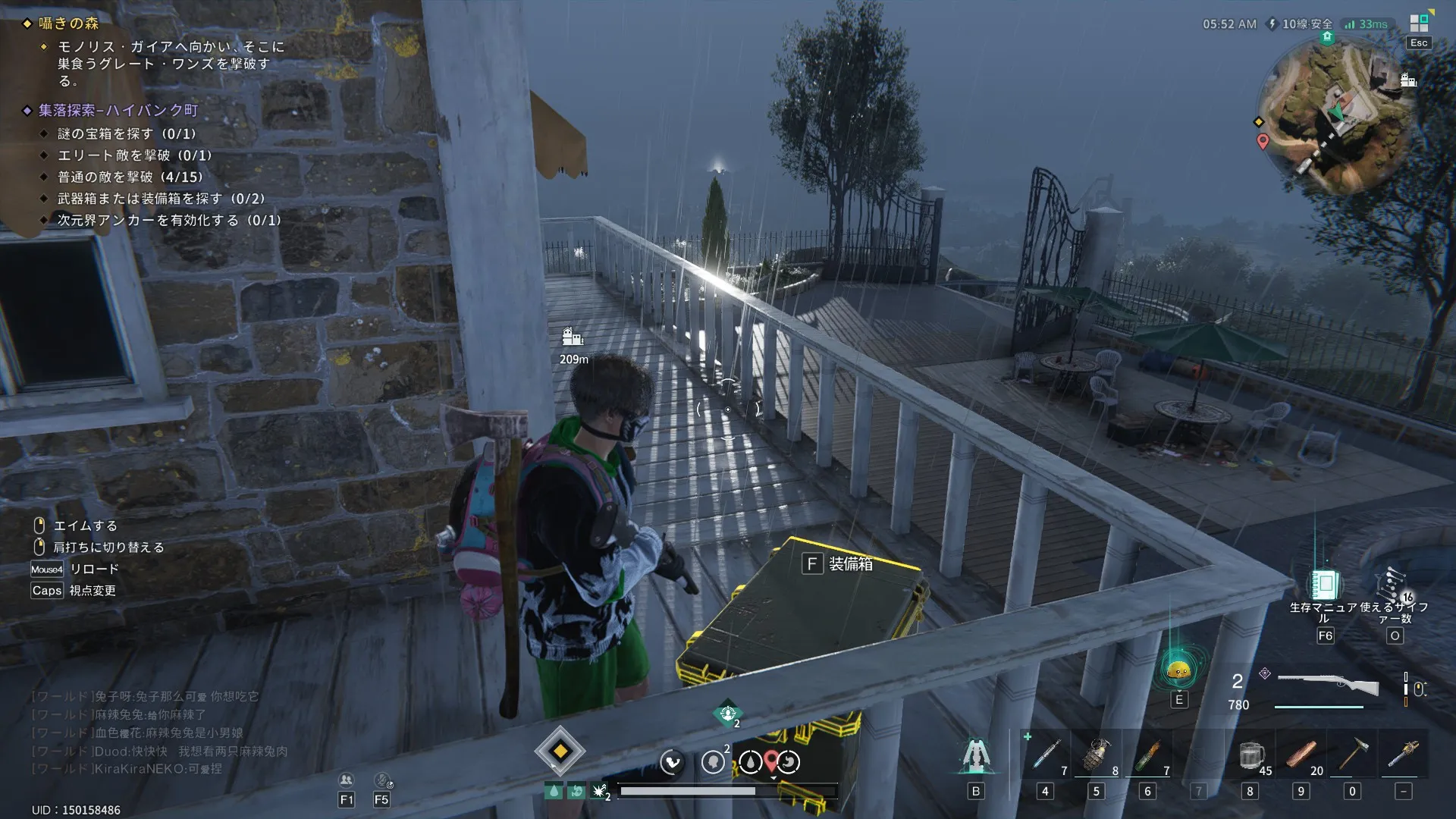Select the wooden log slot
The width and height of the screenshot is (1456, 819).
coord(1301,755)
